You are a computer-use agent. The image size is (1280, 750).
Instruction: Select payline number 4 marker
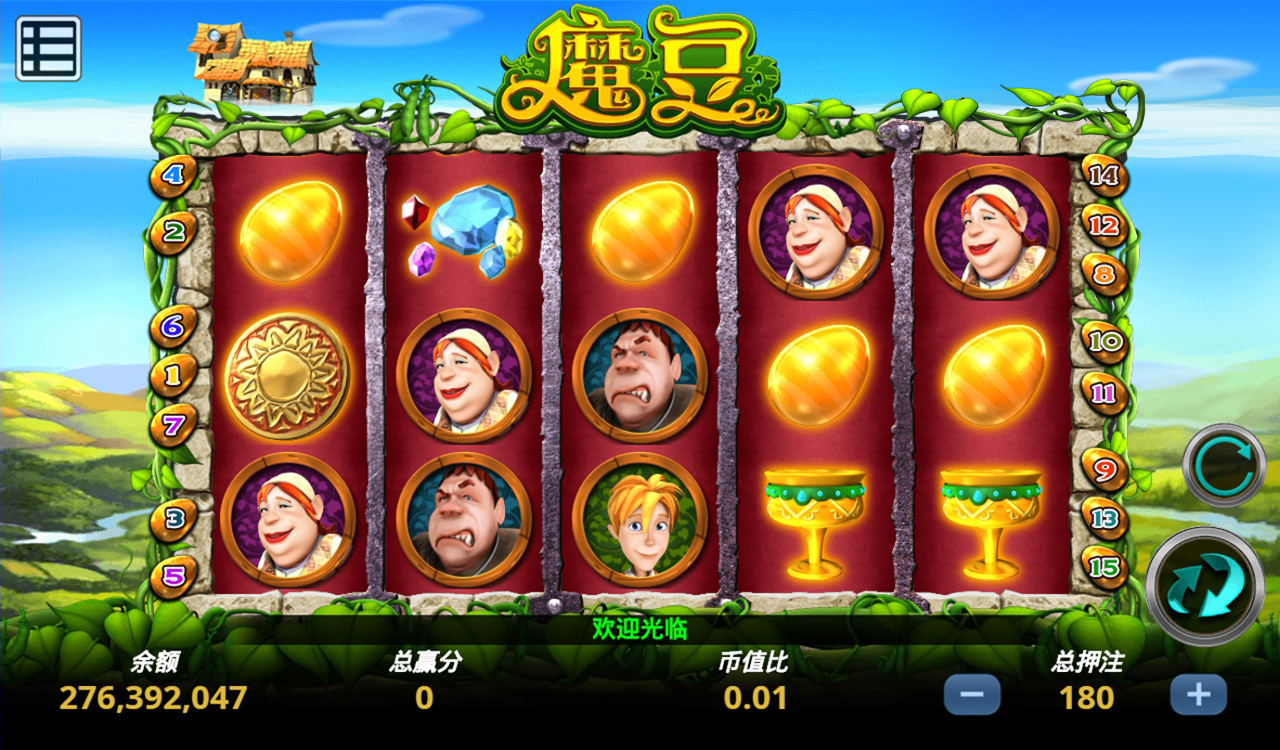click(x=174, y=177)
